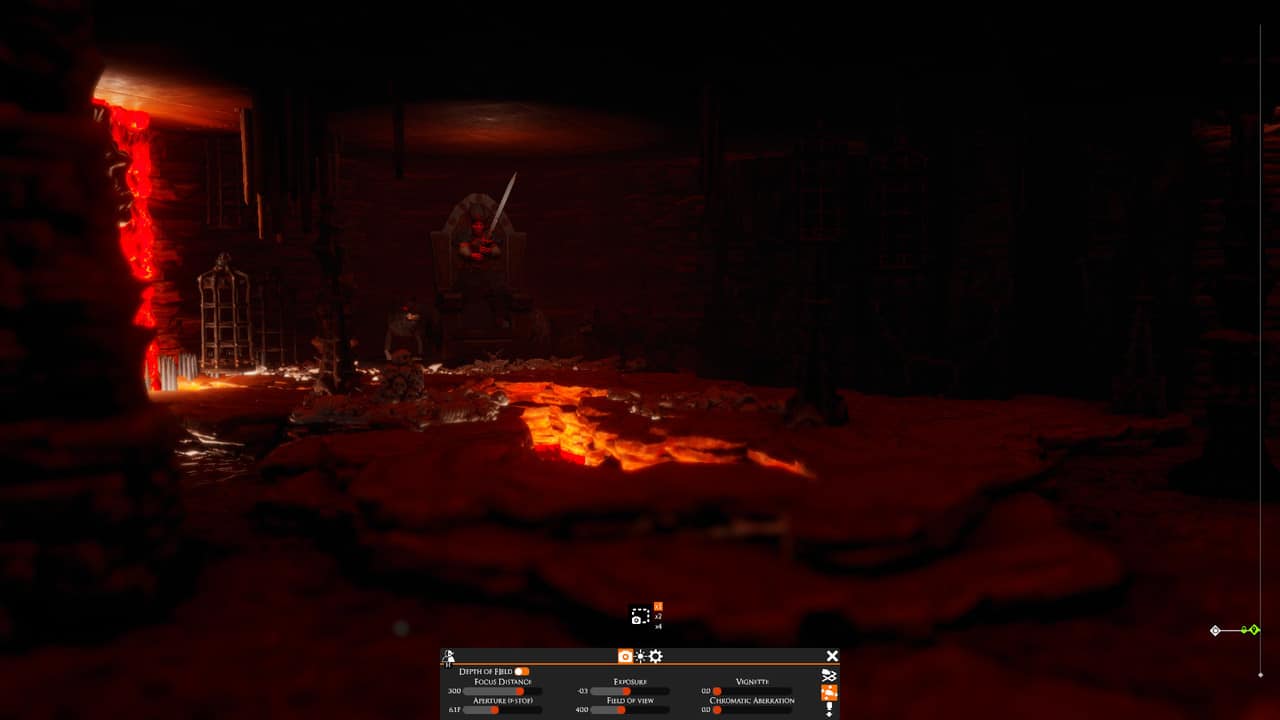Select the x4 screenshot resolution option
Image resolution: width=1280 pixels, height=720 pixels.
(658, 626)
